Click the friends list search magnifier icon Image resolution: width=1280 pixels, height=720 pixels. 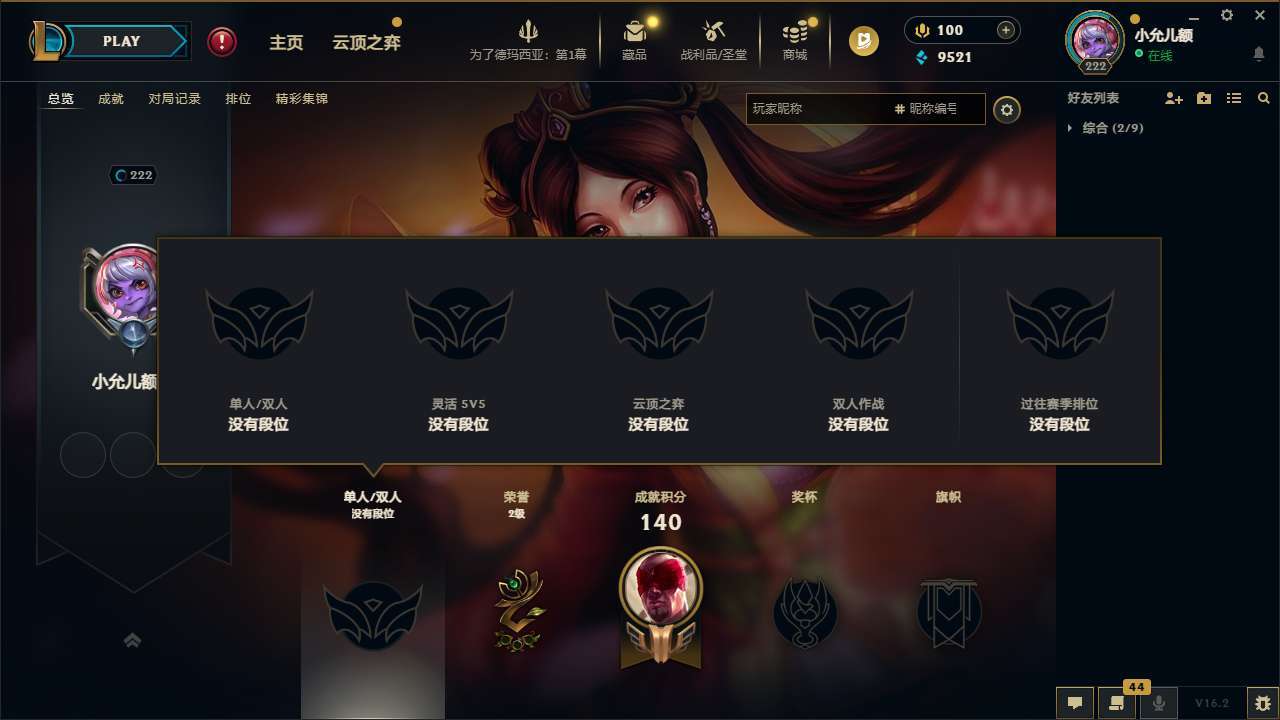[x=1264, y=98]
